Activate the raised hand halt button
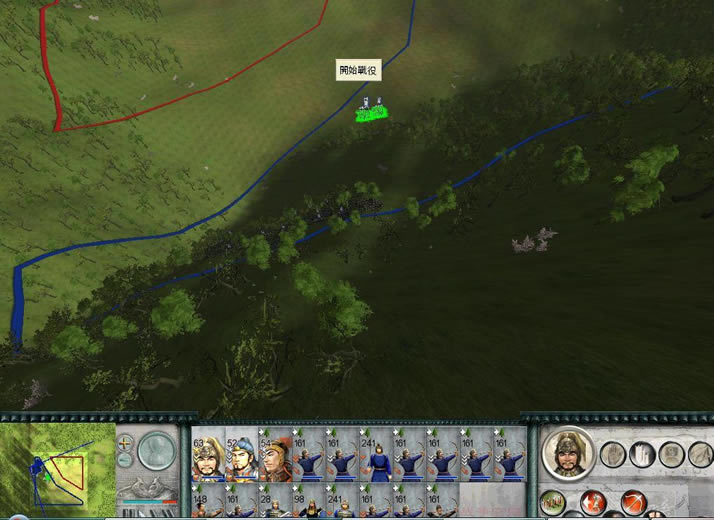The height and width of the screenshot is (520, 714). click(613, 455)
